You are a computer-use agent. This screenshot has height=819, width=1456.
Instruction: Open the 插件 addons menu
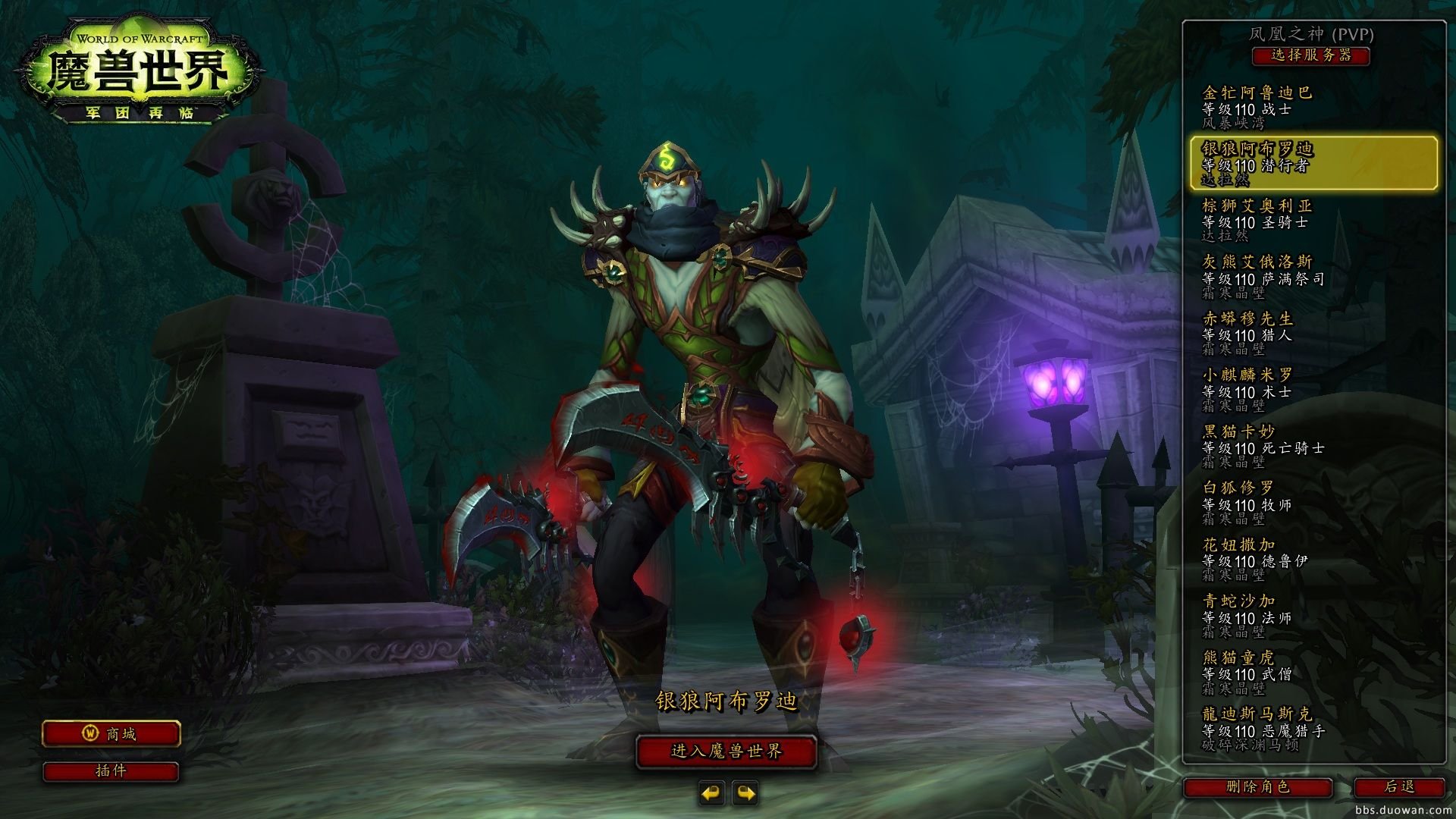(111, 771)
